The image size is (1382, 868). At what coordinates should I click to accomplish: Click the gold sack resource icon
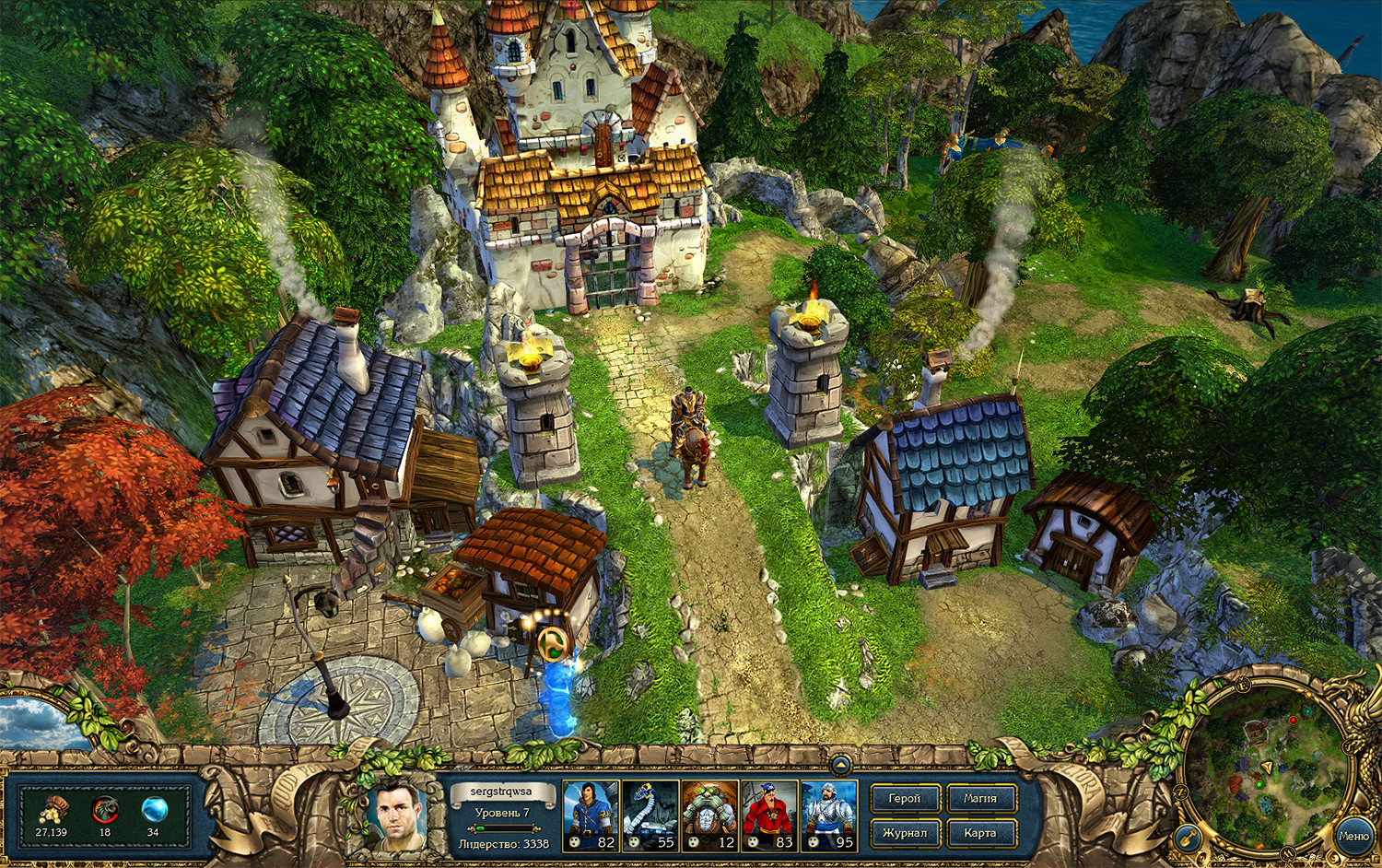53,810
